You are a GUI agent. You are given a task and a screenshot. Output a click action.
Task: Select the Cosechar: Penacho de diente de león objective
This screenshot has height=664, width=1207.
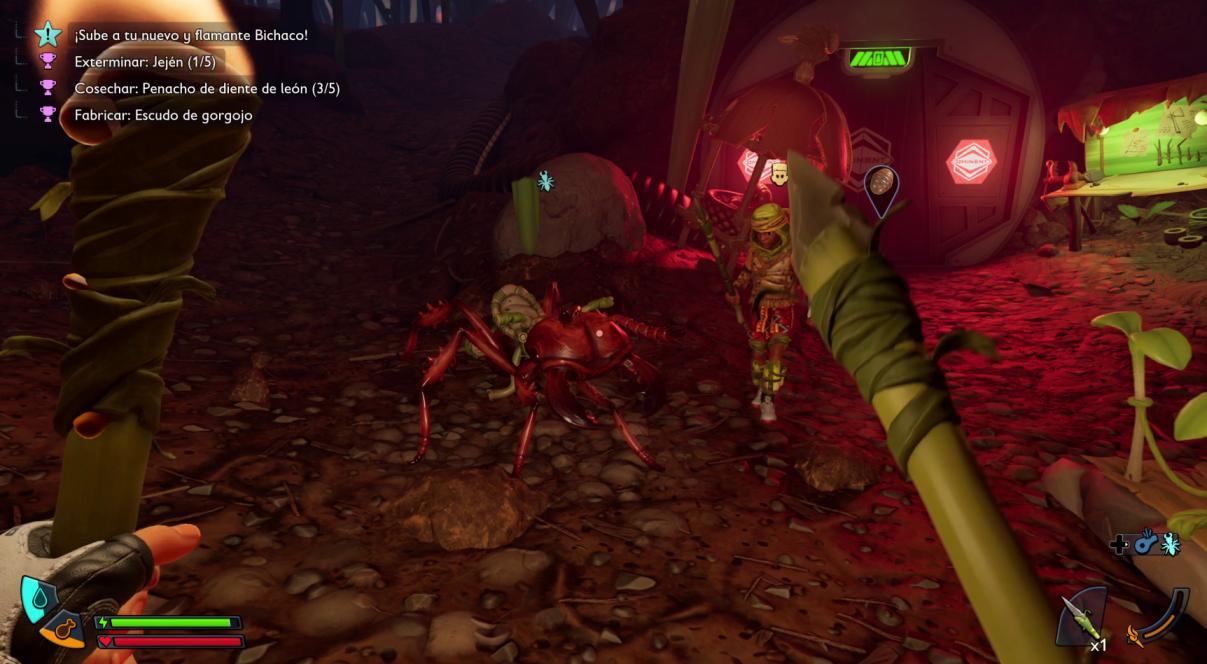coord(207,88)
